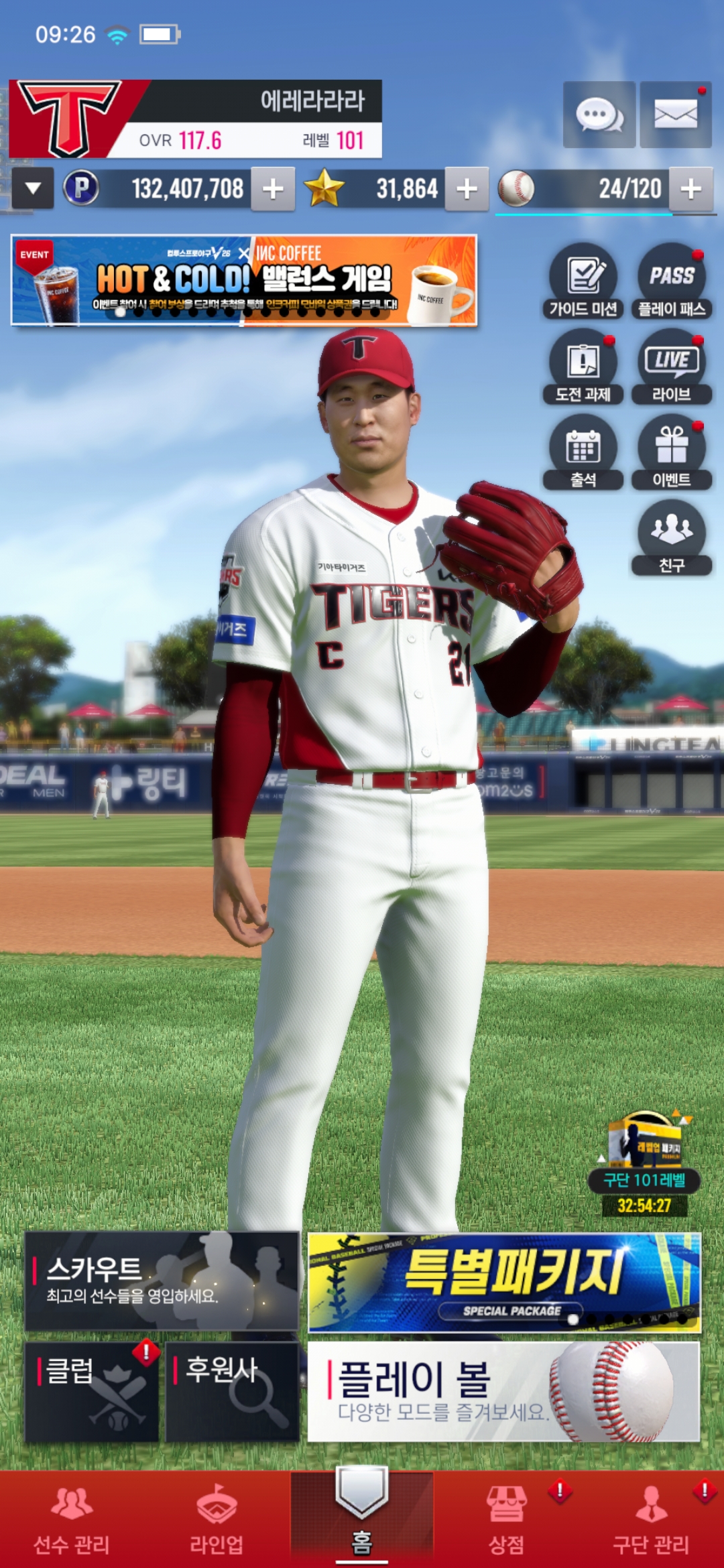724x1568 pixels.
Task: Open the HOT & COLD balance game banner
Action: coord(244,280)
